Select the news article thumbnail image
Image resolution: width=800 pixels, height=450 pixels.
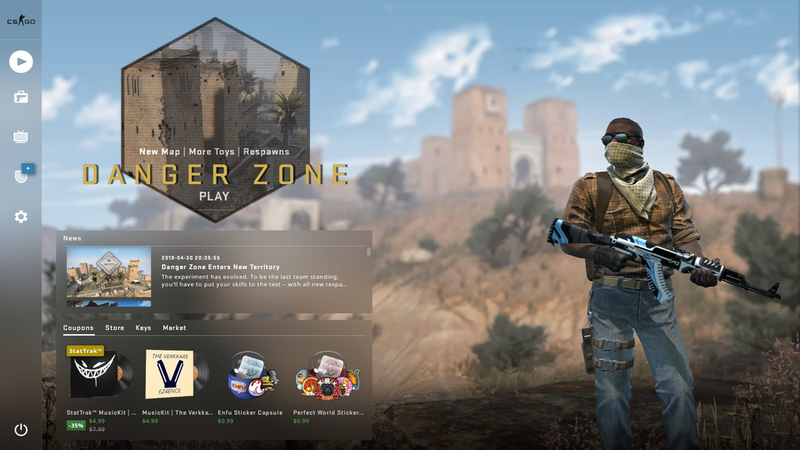109,276
